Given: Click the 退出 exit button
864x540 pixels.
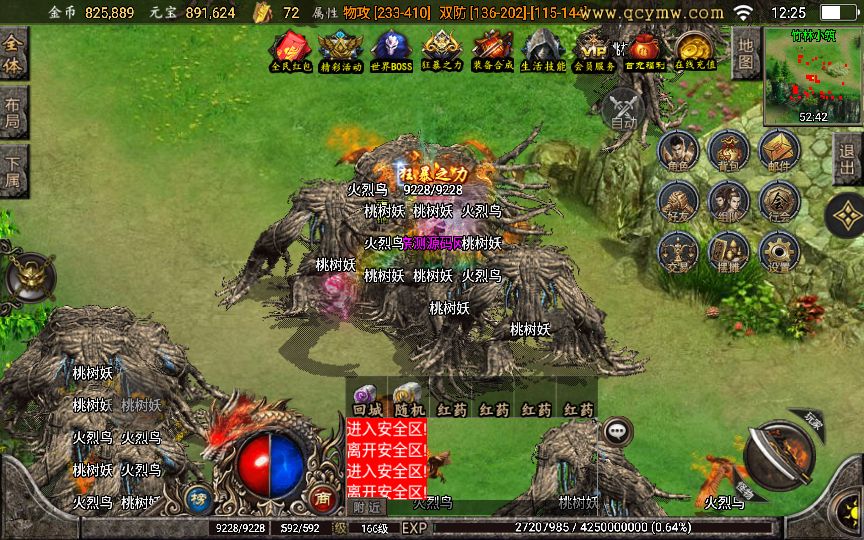Looking at the screenshot, I should click(848, 158).
